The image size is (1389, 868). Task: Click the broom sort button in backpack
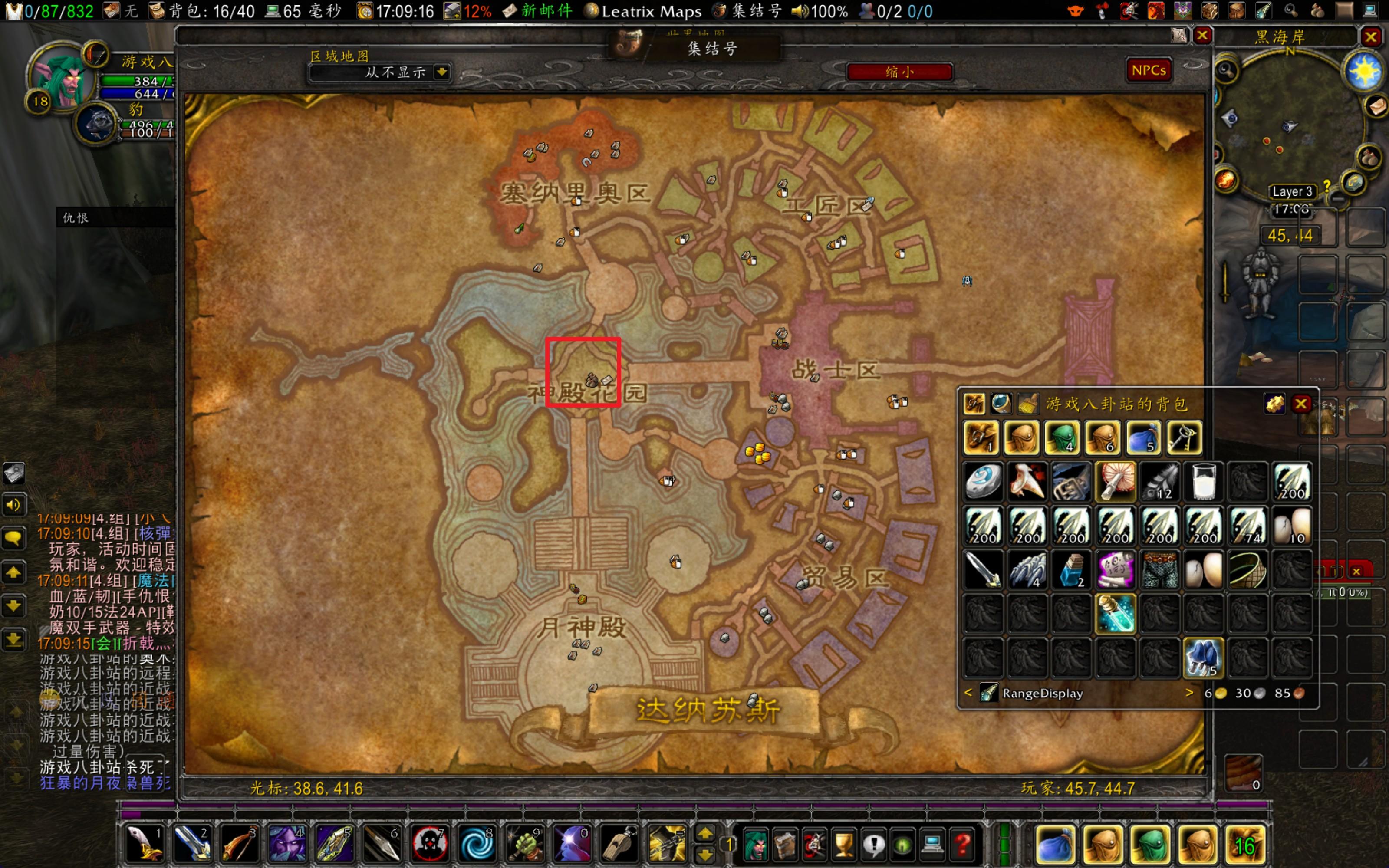coord(1028,404)
